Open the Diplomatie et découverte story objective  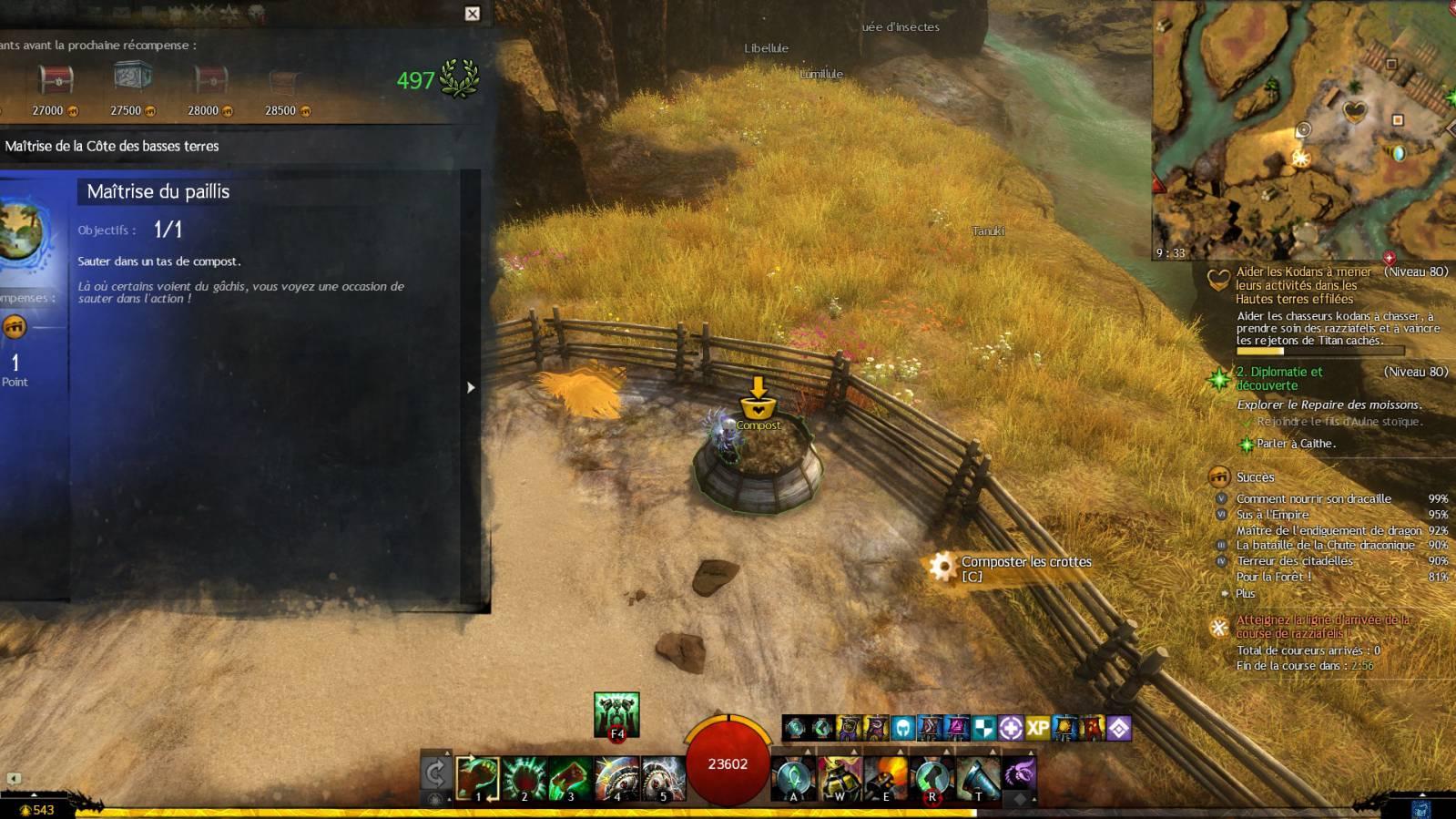1279,378
